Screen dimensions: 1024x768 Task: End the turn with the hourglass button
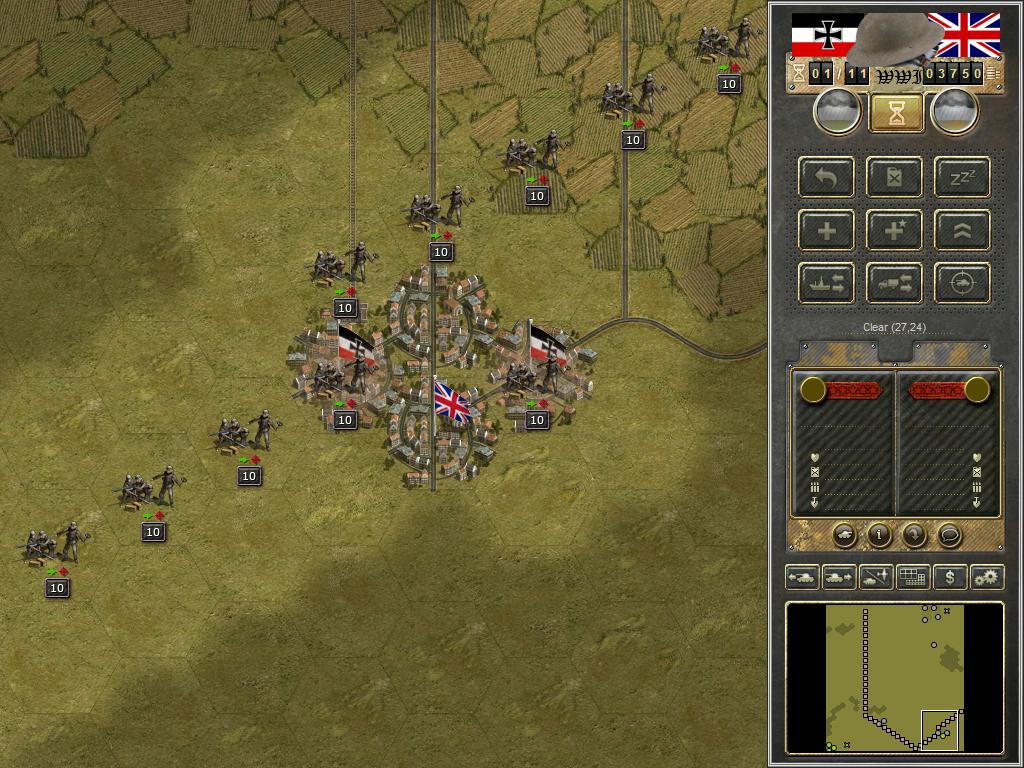897,113
